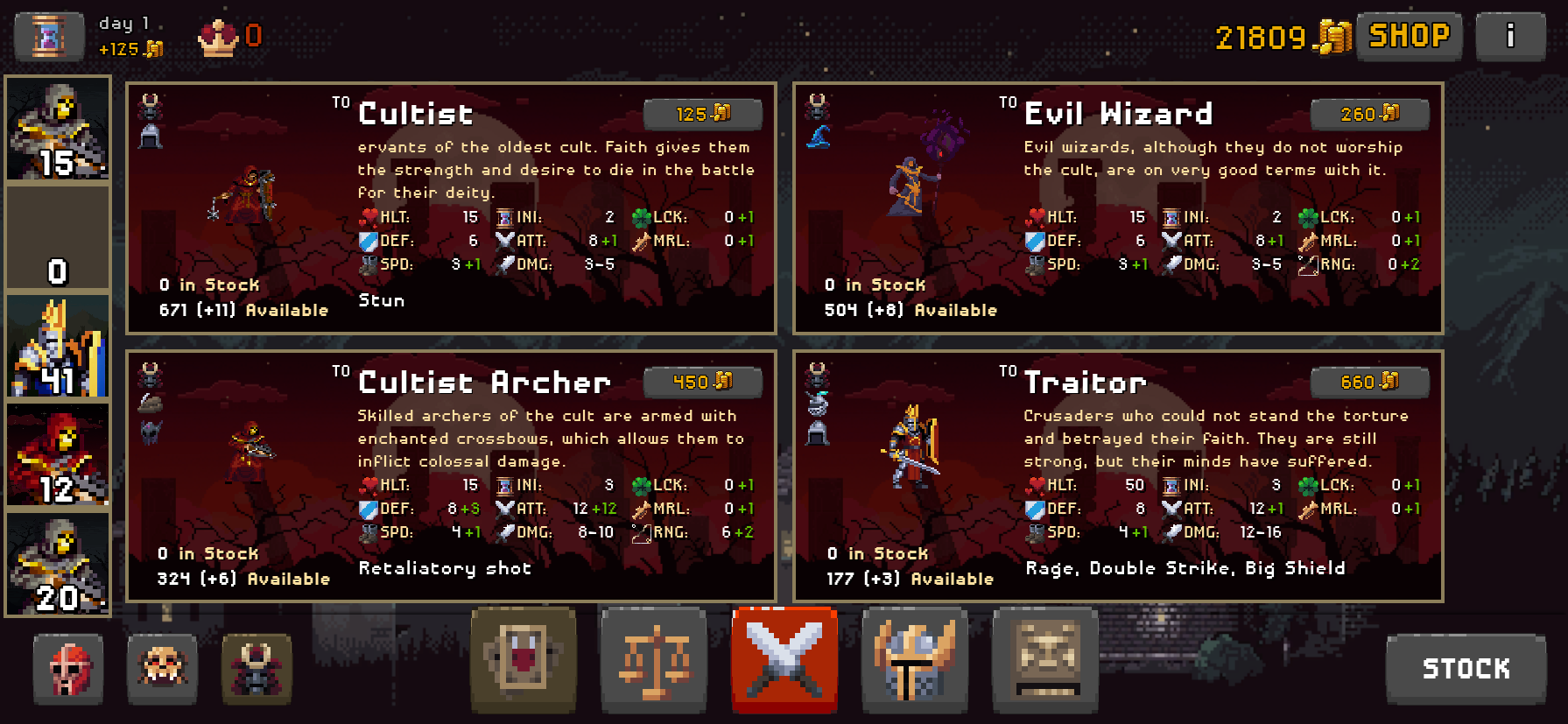Open the horned helmet tab
Viewport: 1568px width, 724px height.
click(x=915, y=659)
